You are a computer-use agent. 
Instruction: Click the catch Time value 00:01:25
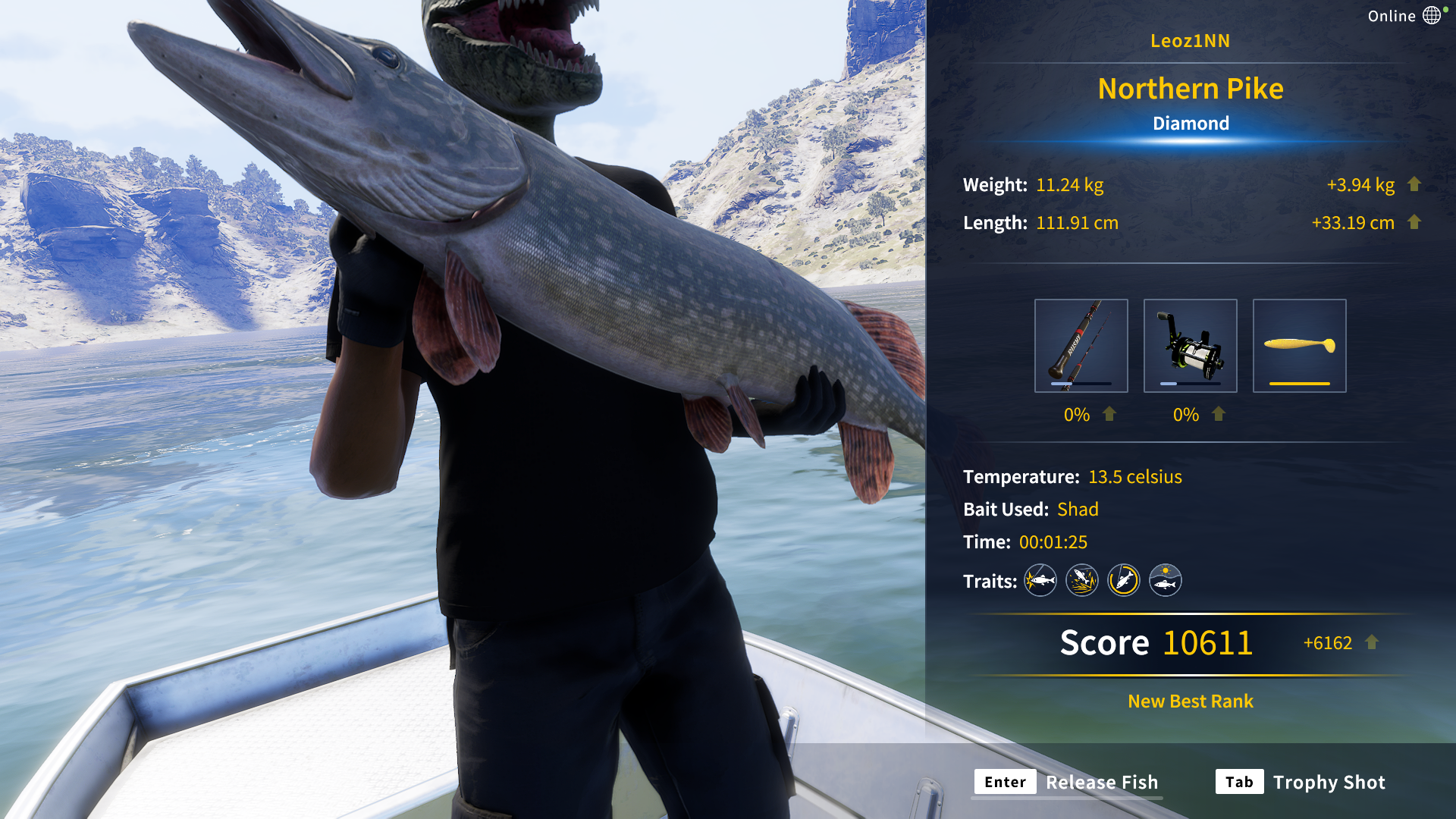point(1053,541)
